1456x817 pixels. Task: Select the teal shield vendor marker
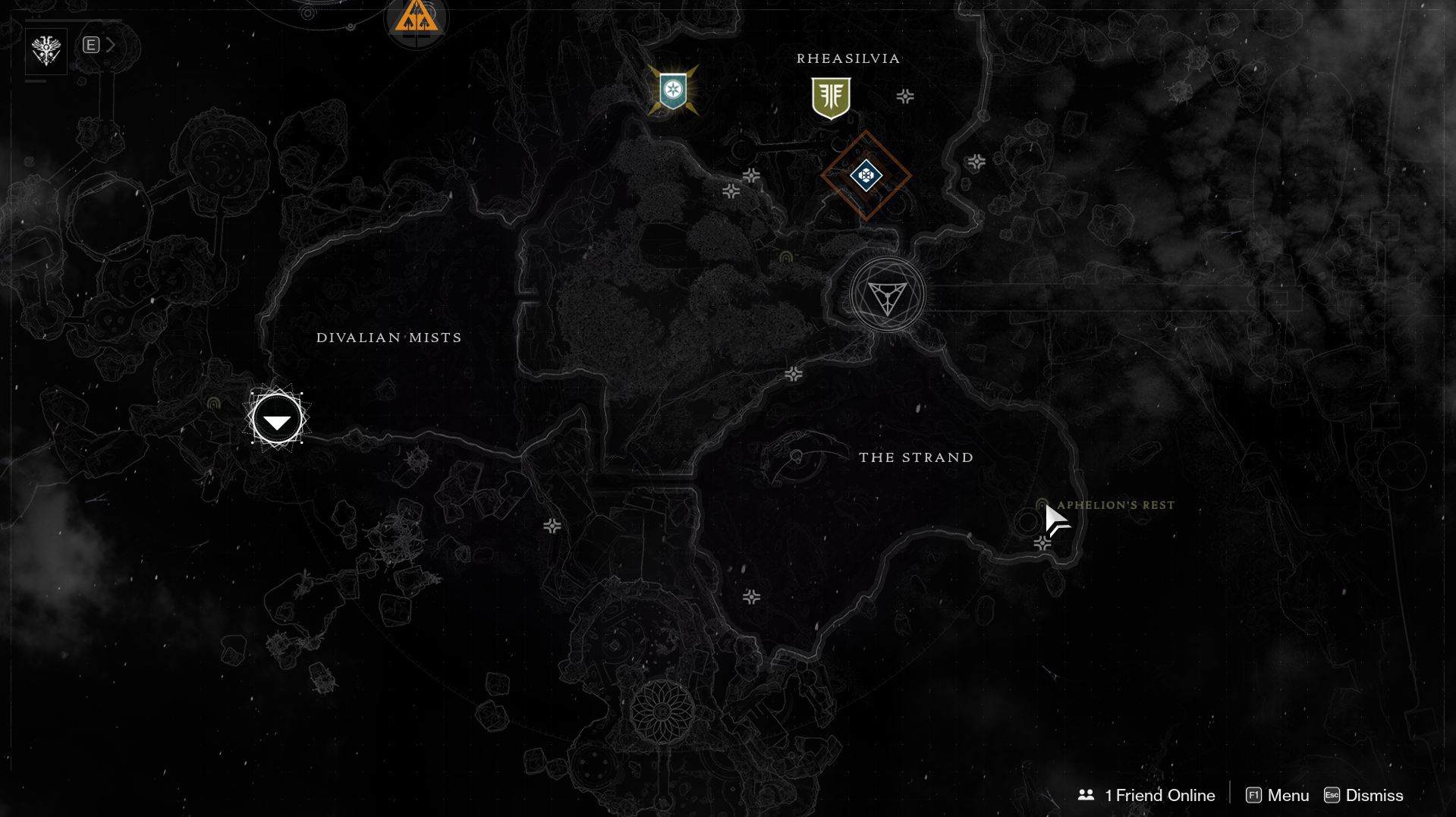pos(673,90)
